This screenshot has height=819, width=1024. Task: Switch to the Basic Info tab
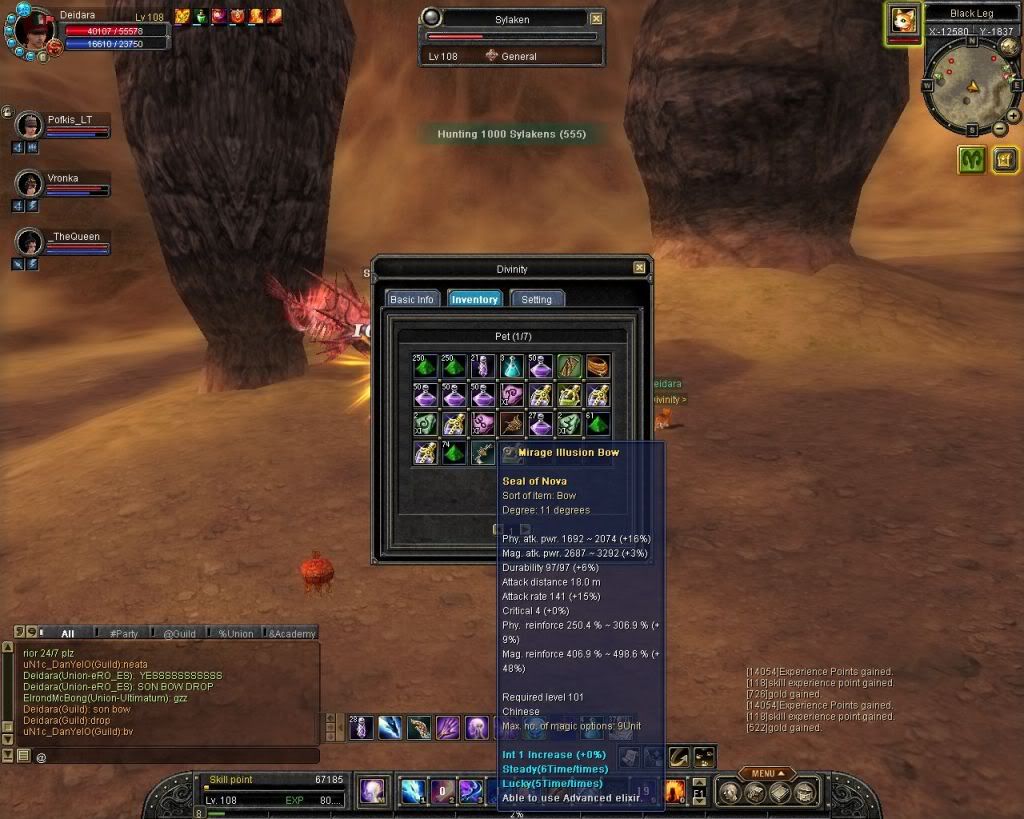(412, 299)
